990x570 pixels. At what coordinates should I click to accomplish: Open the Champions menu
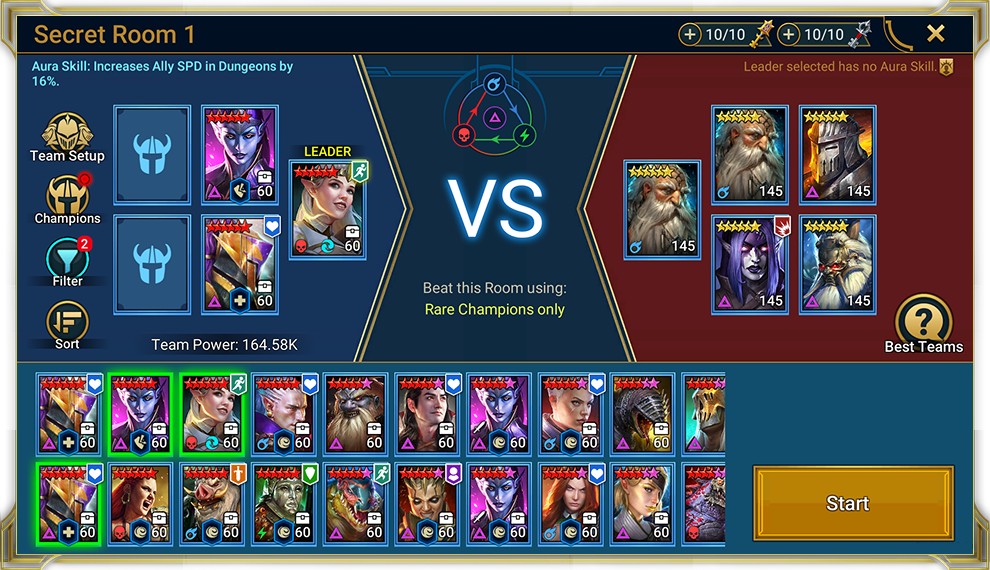67,200
